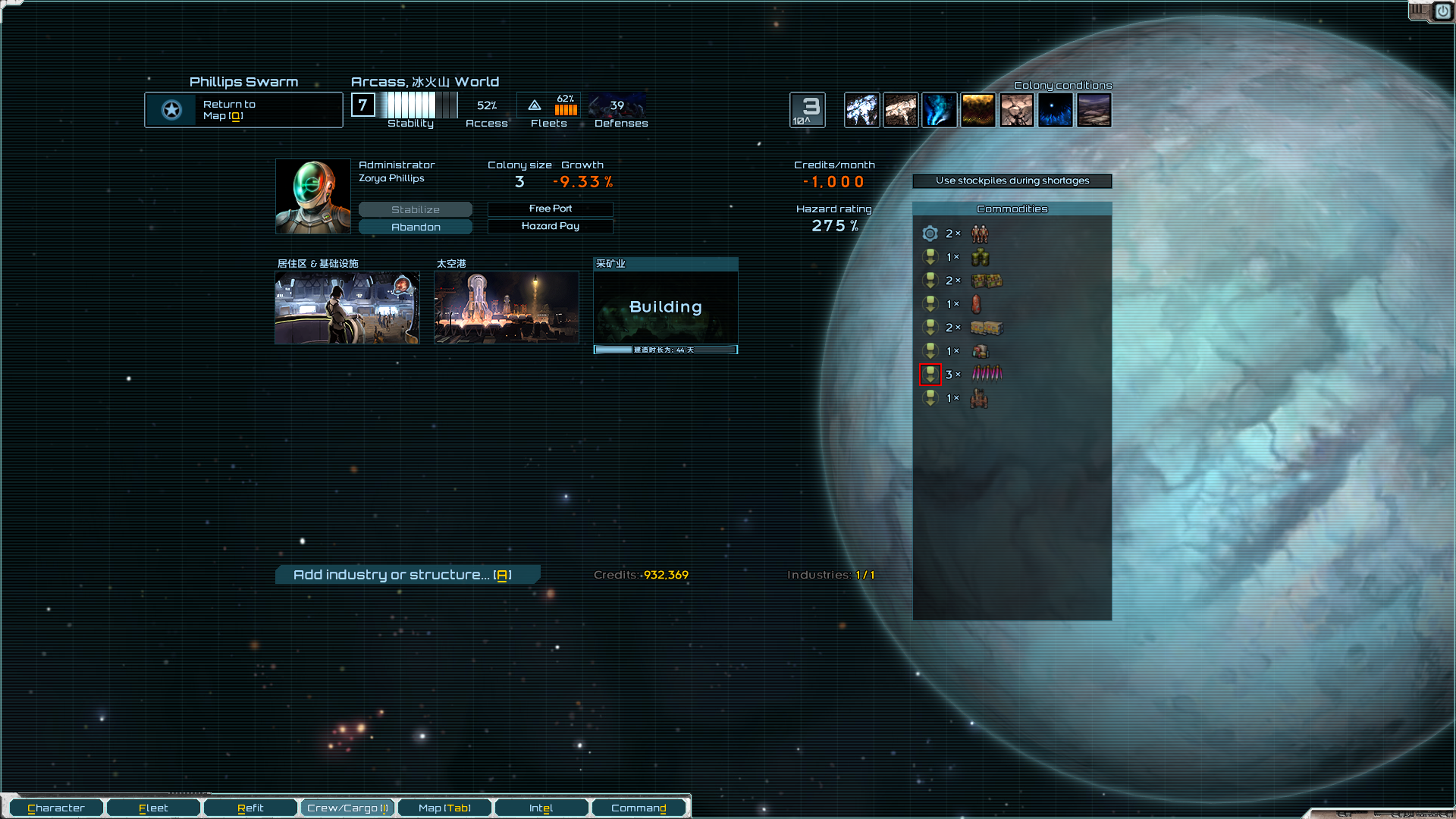This screenshot has width=1456, height=819.
Task: Open the Crew/Cargo tab
Action: click(347, 808)
